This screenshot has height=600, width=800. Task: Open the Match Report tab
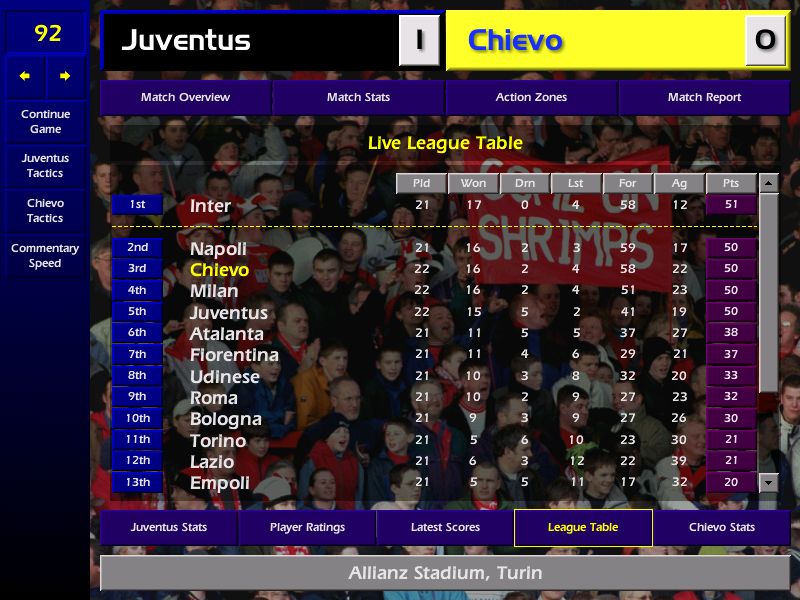click(x=704, y=98)
